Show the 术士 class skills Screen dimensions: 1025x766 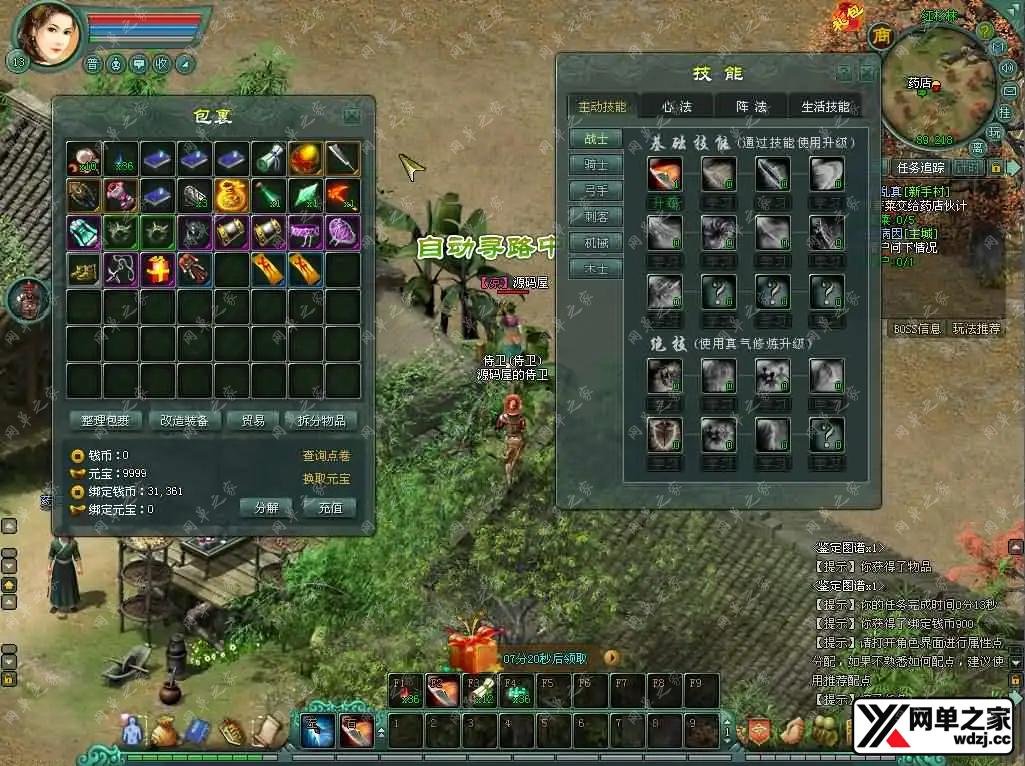pos(595,269)
